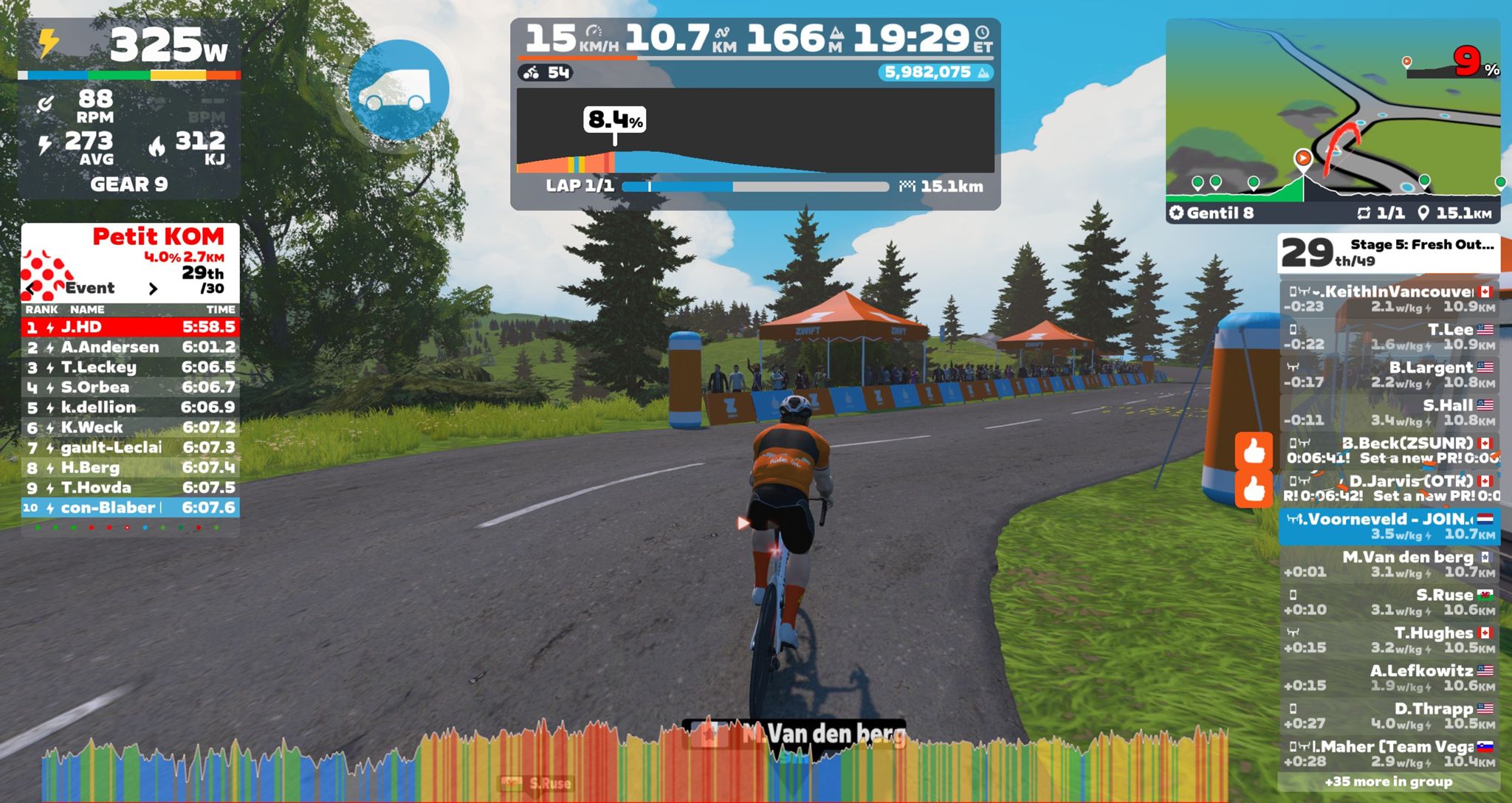The image size is (1512, 803).
Task: Choose B.Largent from the nearby riders
Action: [1389, 374]
